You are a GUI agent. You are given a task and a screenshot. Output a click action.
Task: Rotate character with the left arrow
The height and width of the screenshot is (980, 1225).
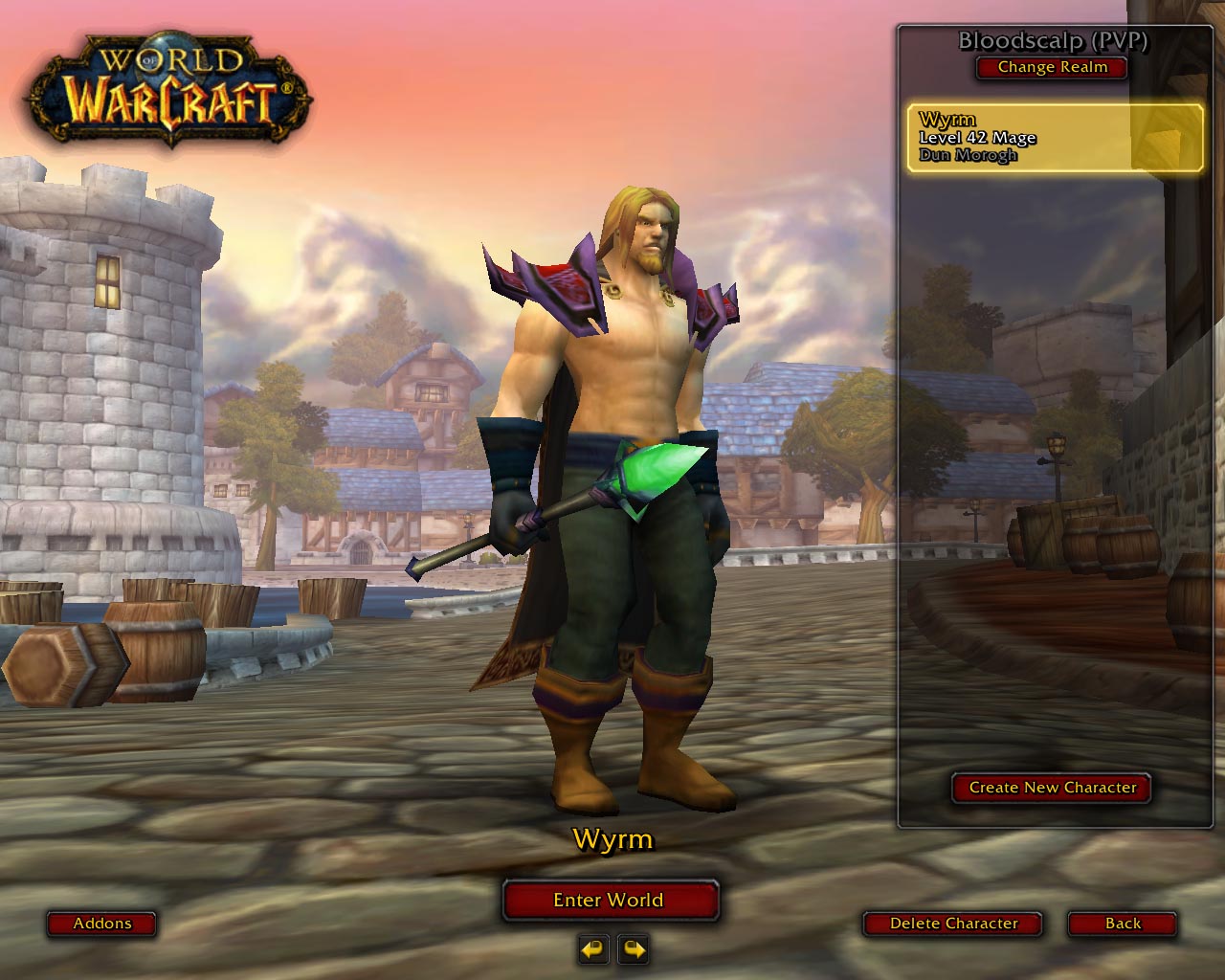tap(593, 949)
